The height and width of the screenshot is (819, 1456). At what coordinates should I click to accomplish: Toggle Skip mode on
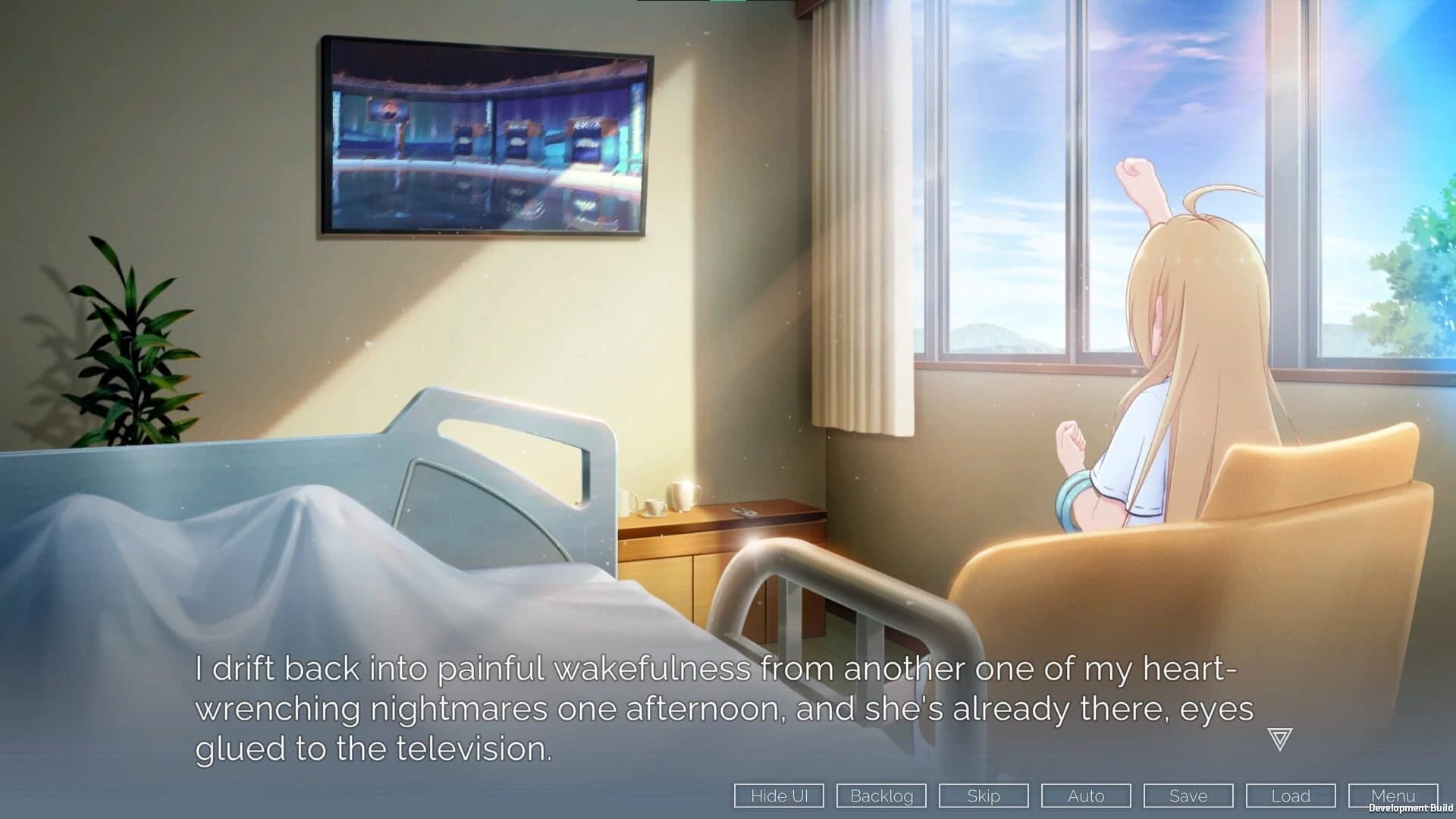click(x=983, y=795)
